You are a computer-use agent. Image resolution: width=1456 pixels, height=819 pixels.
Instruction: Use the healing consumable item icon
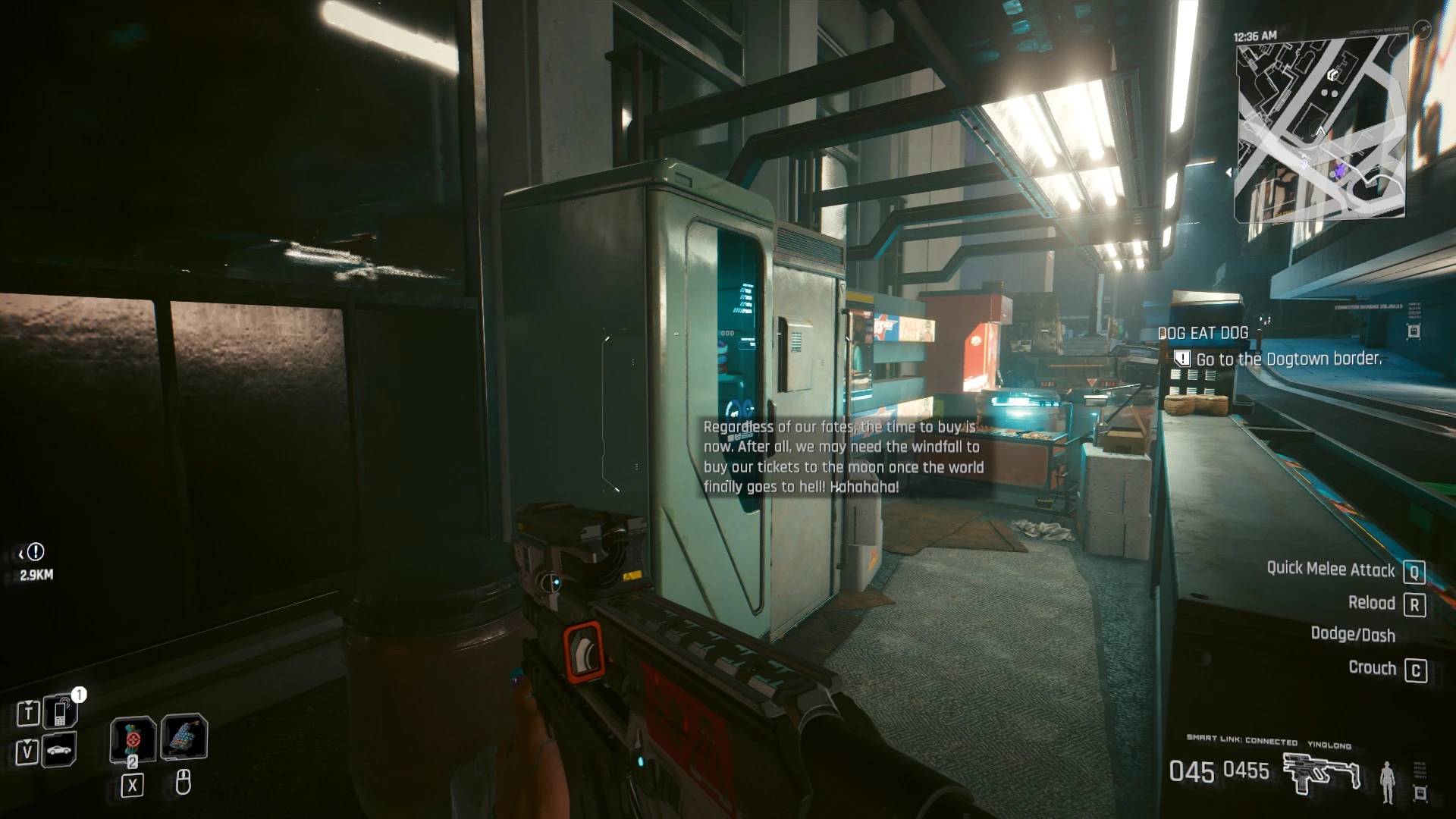point(133,740)
